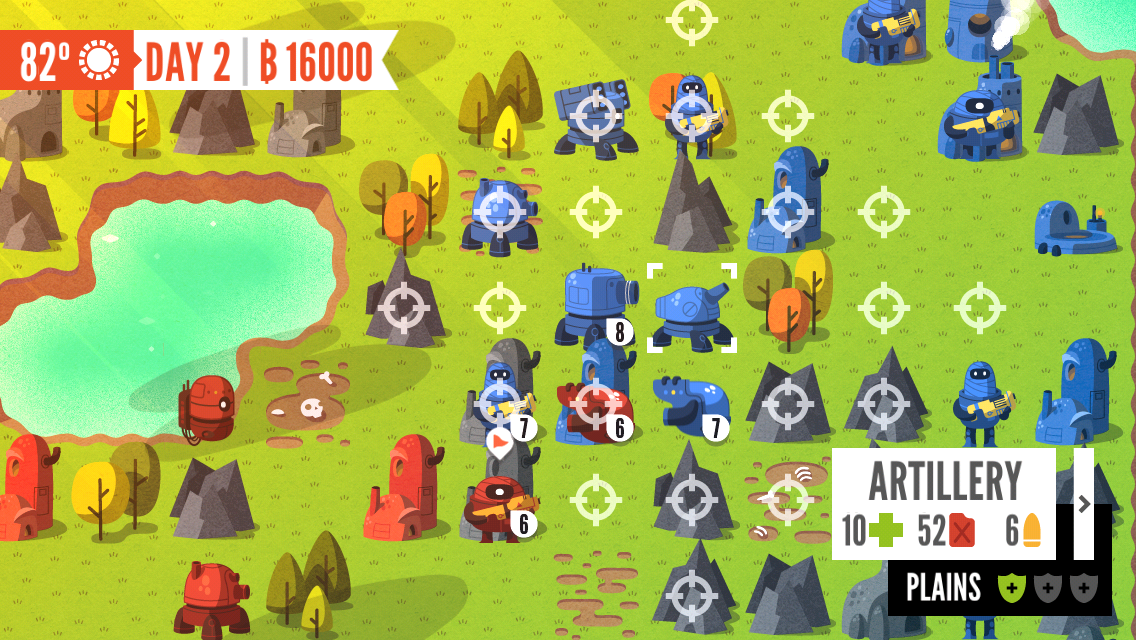Screen dimensions: 1136x640
Task: Tap the Day 2 funds banner
Action: (258, 61)
